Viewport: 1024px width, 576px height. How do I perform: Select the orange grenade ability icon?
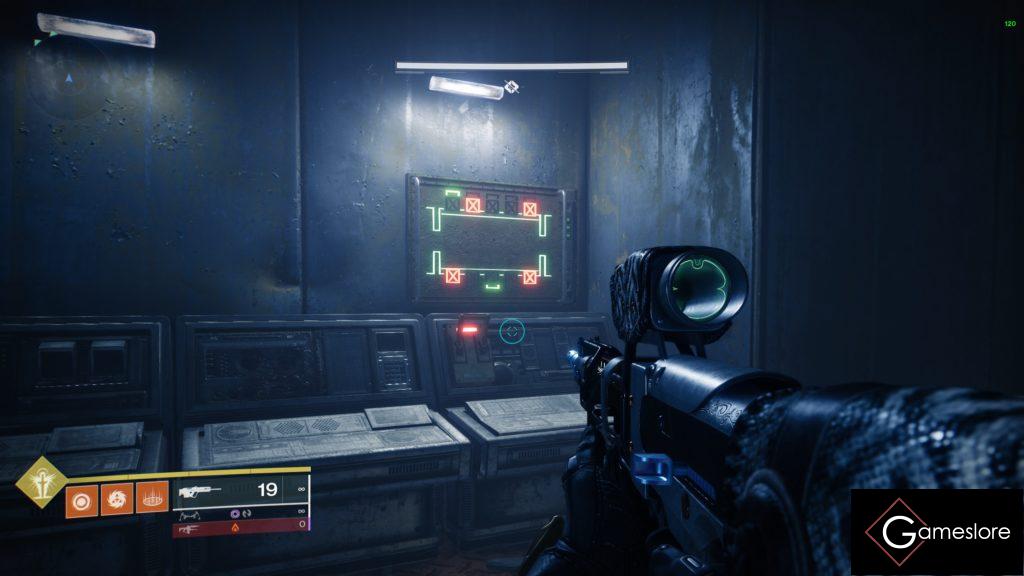pyautogui.click(x=80, y=499)
